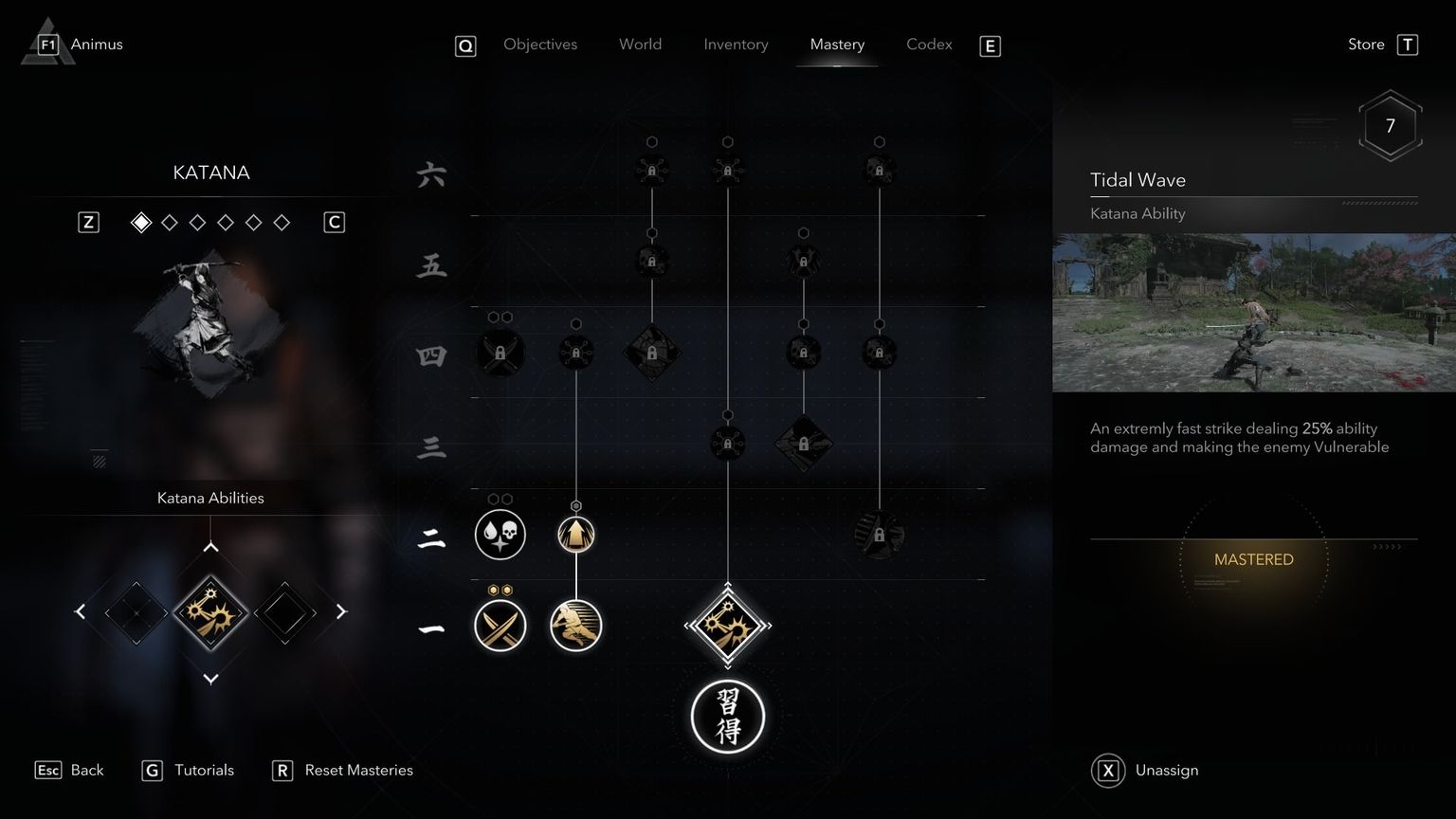The image size is (1456, 819).
Task: Switch to the Codex tab
Action: click(928, 44)
